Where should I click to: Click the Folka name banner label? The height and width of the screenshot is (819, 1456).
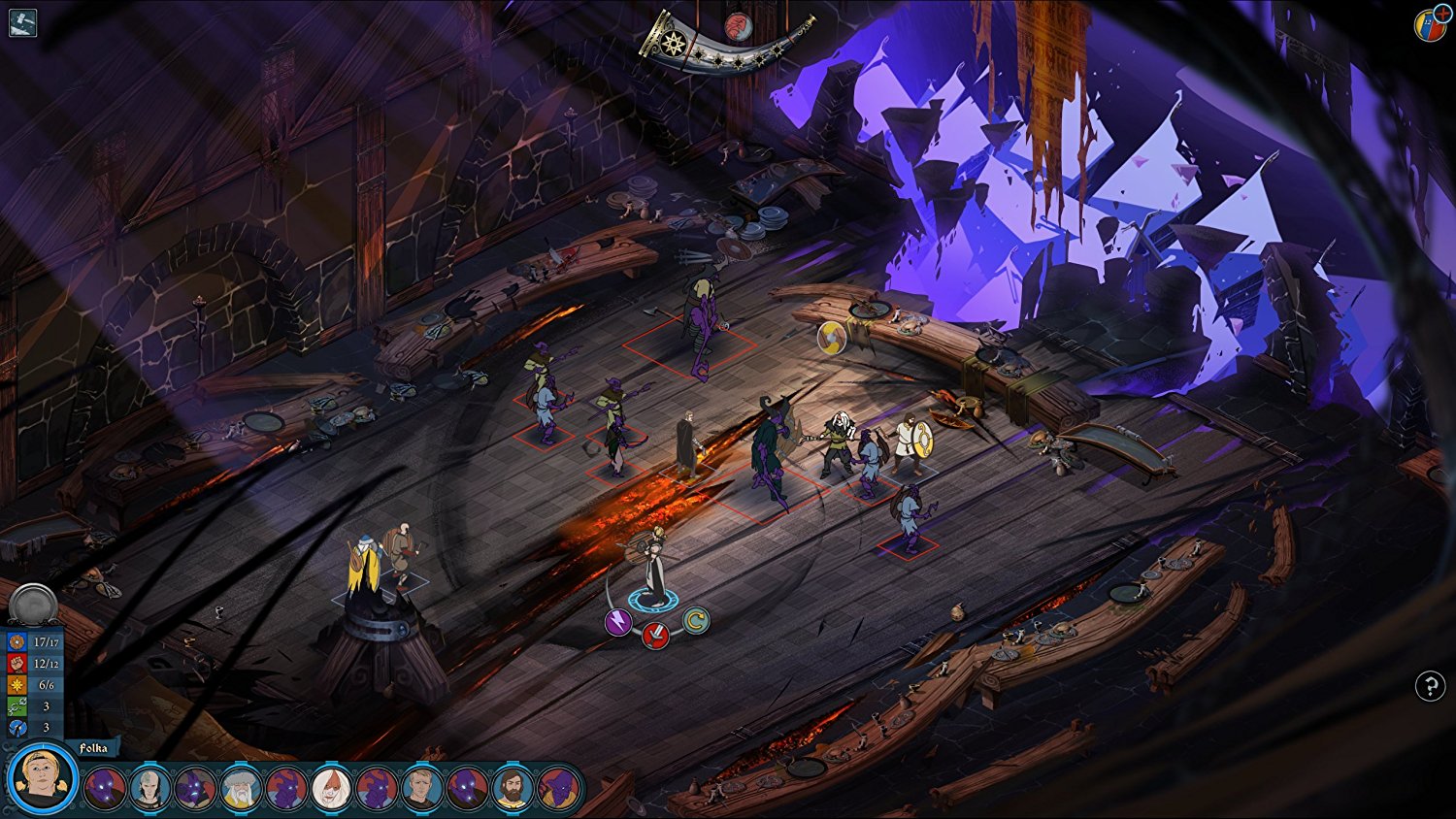[x=95, y=747]
